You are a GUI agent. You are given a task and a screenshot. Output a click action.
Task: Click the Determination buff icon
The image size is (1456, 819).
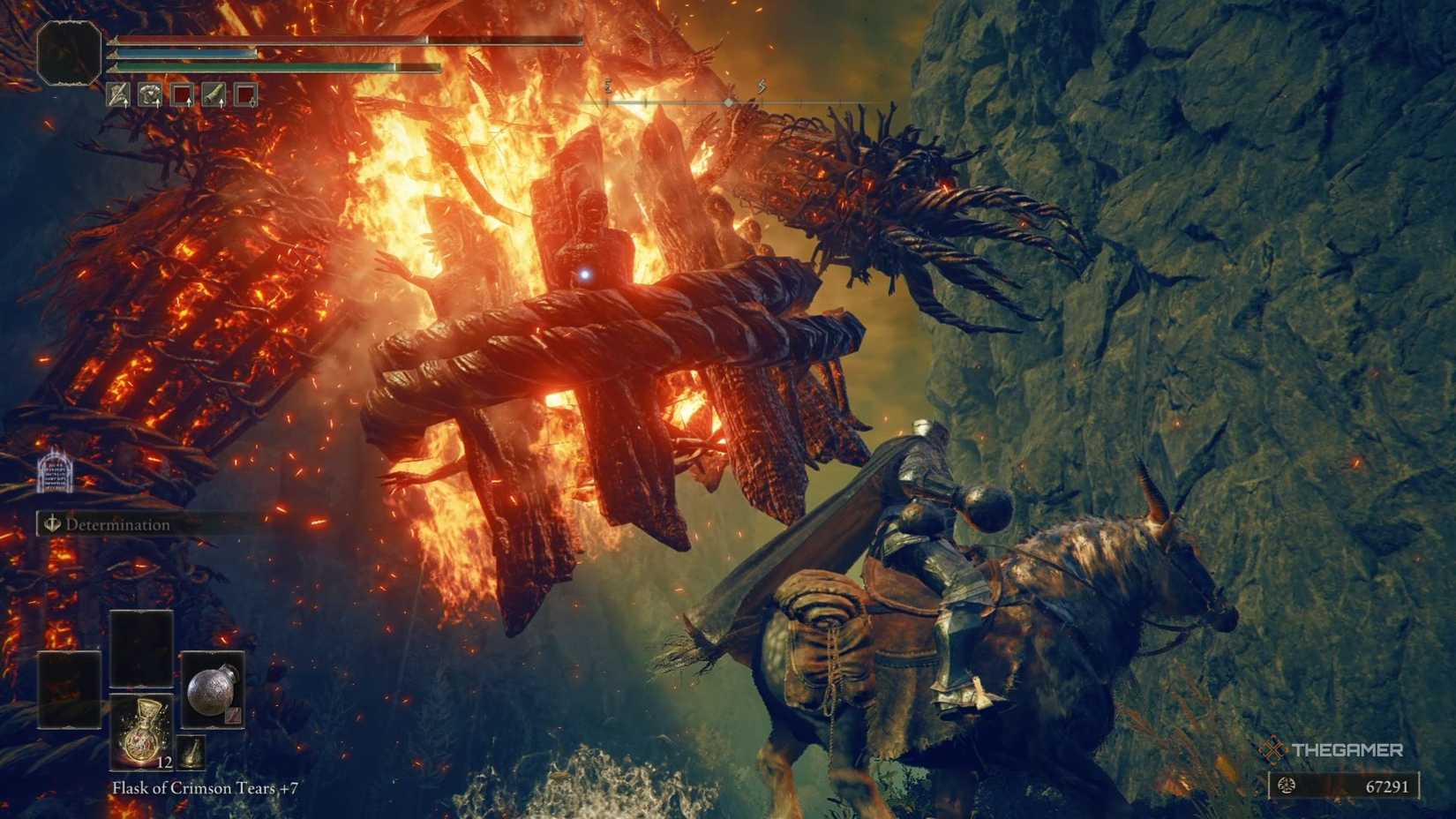coord(54,524)
